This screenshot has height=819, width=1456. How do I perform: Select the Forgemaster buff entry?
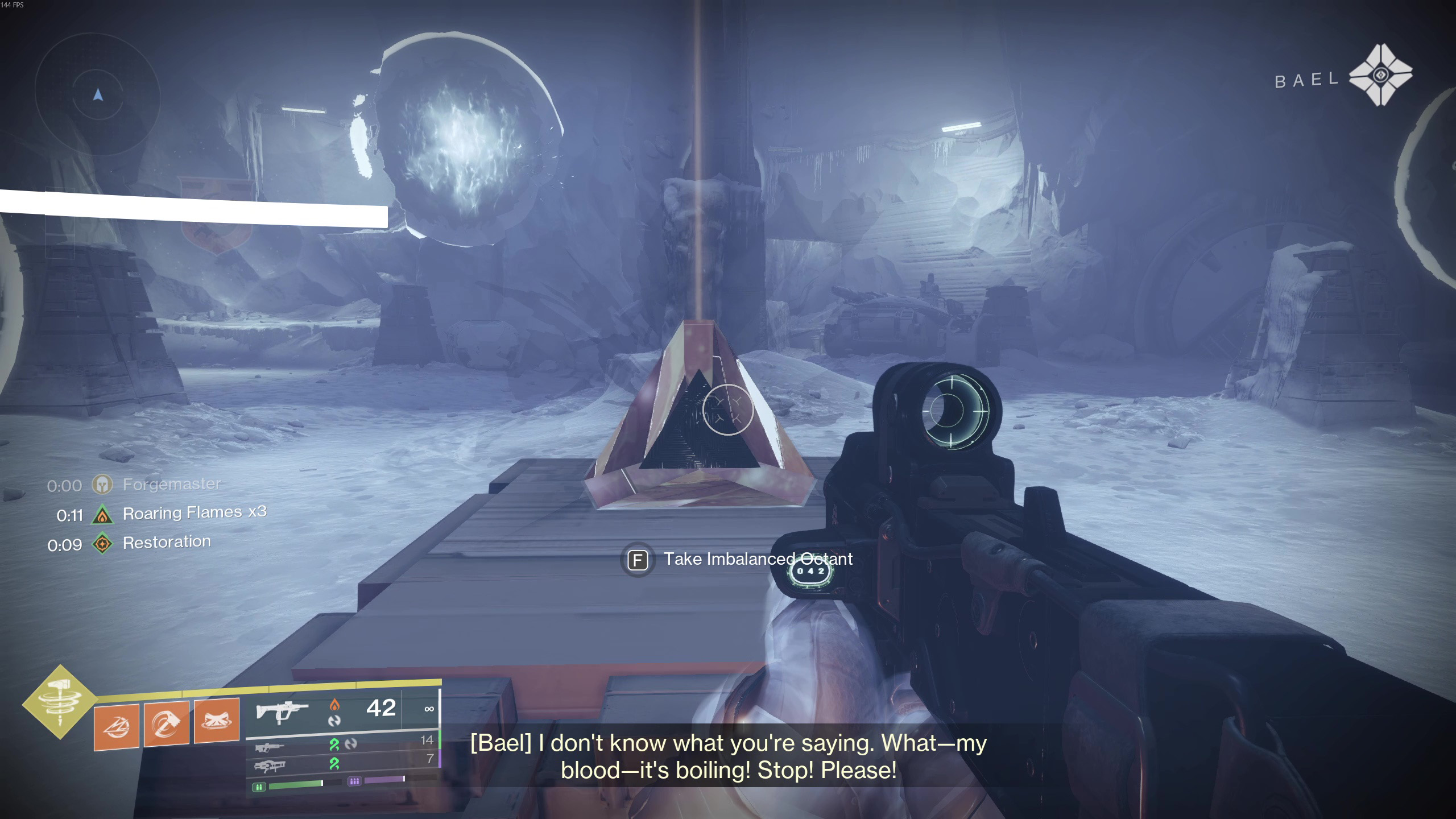tap(171, 485)
